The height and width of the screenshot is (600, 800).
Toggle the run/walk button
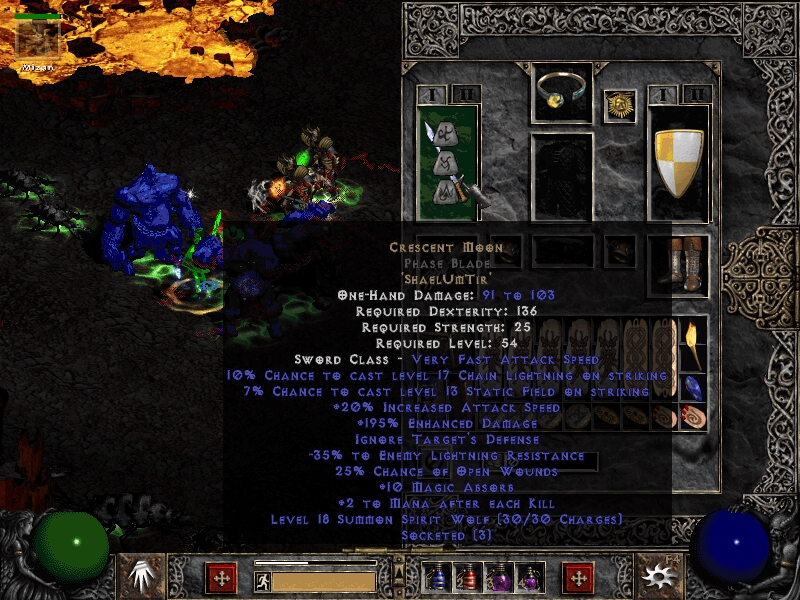[263, 580]
